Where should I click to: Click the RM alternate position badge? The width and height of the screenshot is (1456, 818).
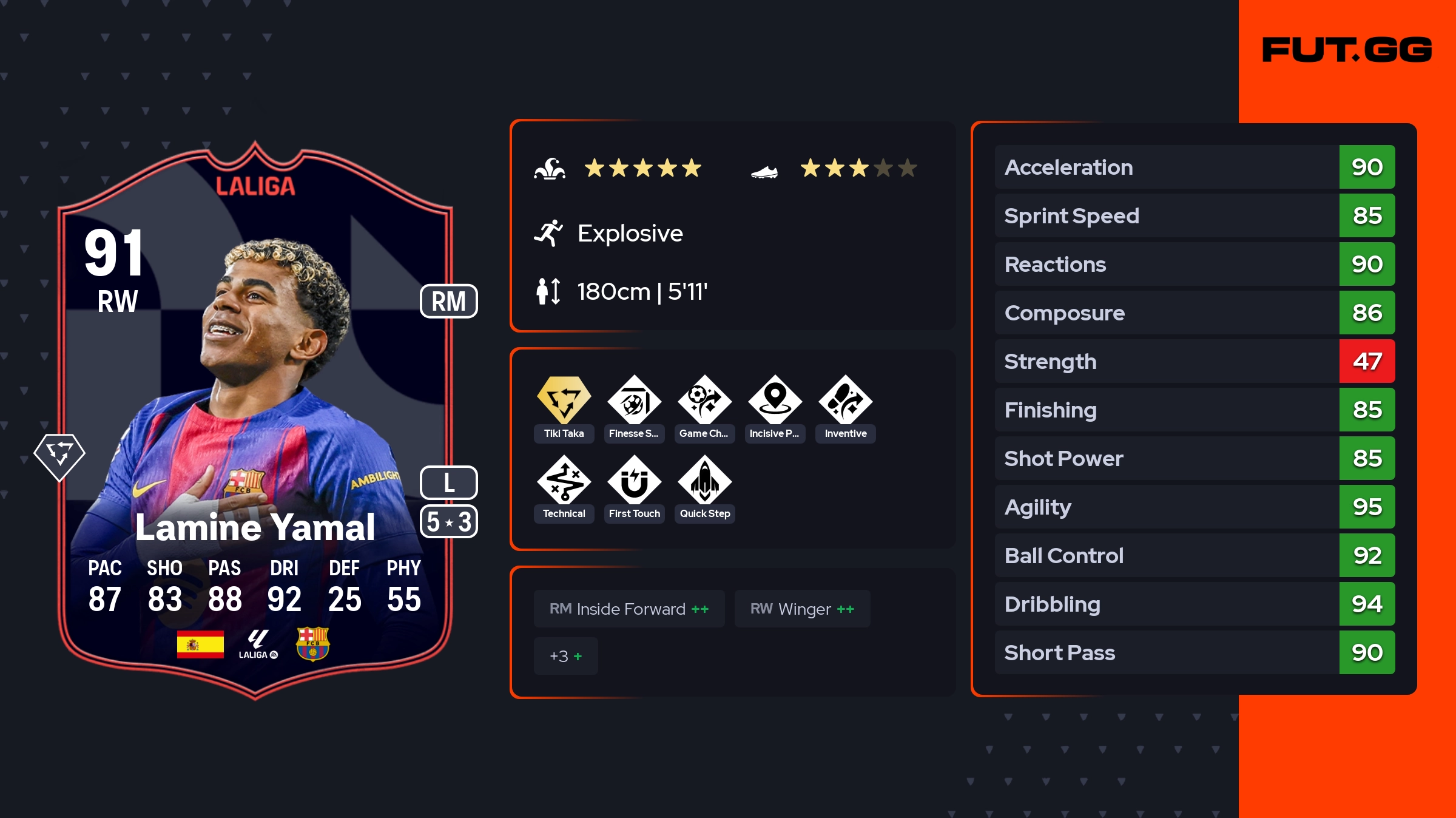click(x=449, y=301)
